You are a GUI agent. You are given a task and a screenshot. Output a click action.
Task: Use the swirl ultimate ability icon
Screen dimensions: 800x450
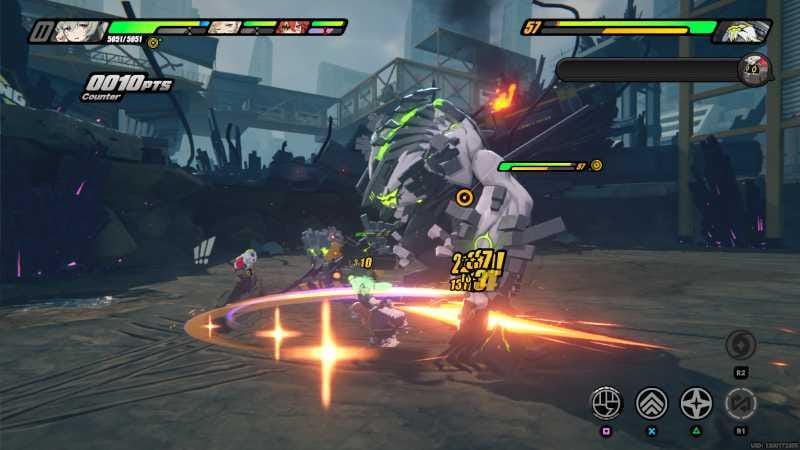[741, 346]
